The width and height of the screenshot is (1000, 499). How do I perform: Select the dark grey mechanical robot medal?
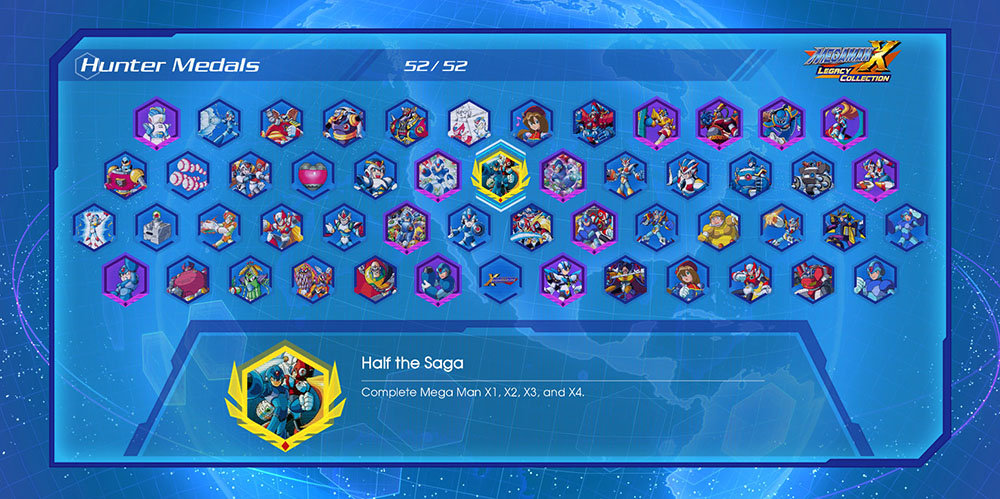pyautogui.click(x=812, y=174)
